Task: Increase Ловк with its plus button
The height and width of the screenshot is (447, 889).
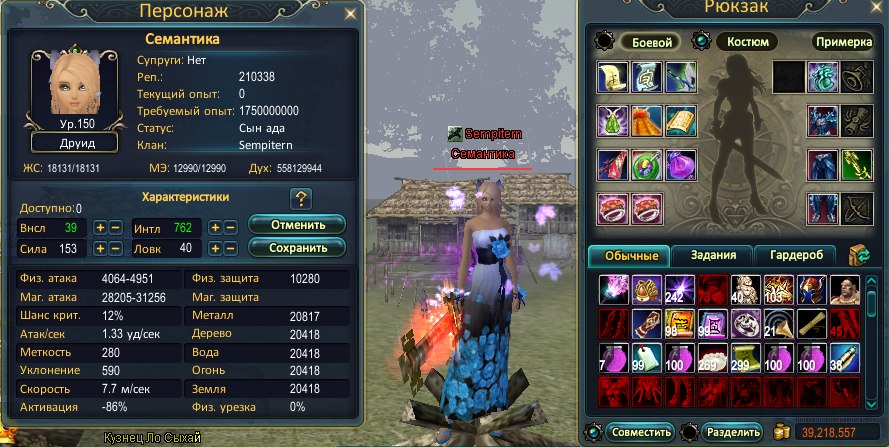Action: point(215,248)
